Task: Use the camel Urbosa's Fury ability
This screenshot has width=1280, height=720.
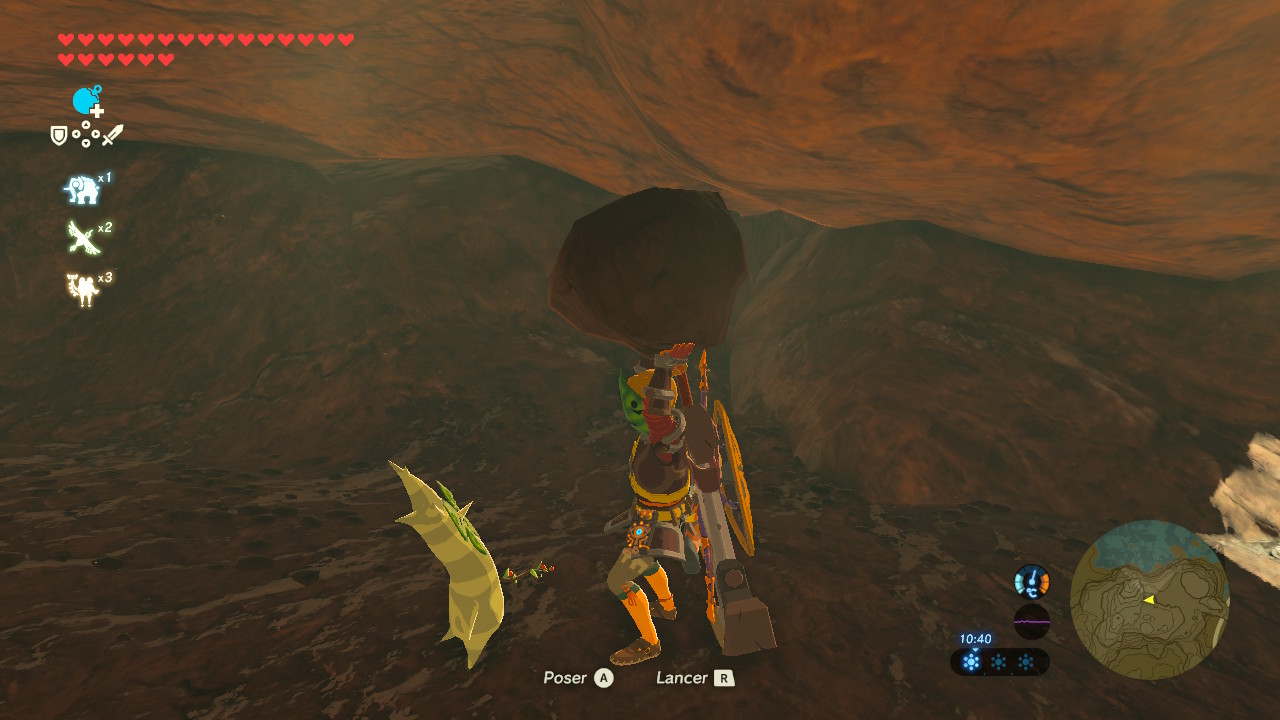Action: tap(83, 288)
